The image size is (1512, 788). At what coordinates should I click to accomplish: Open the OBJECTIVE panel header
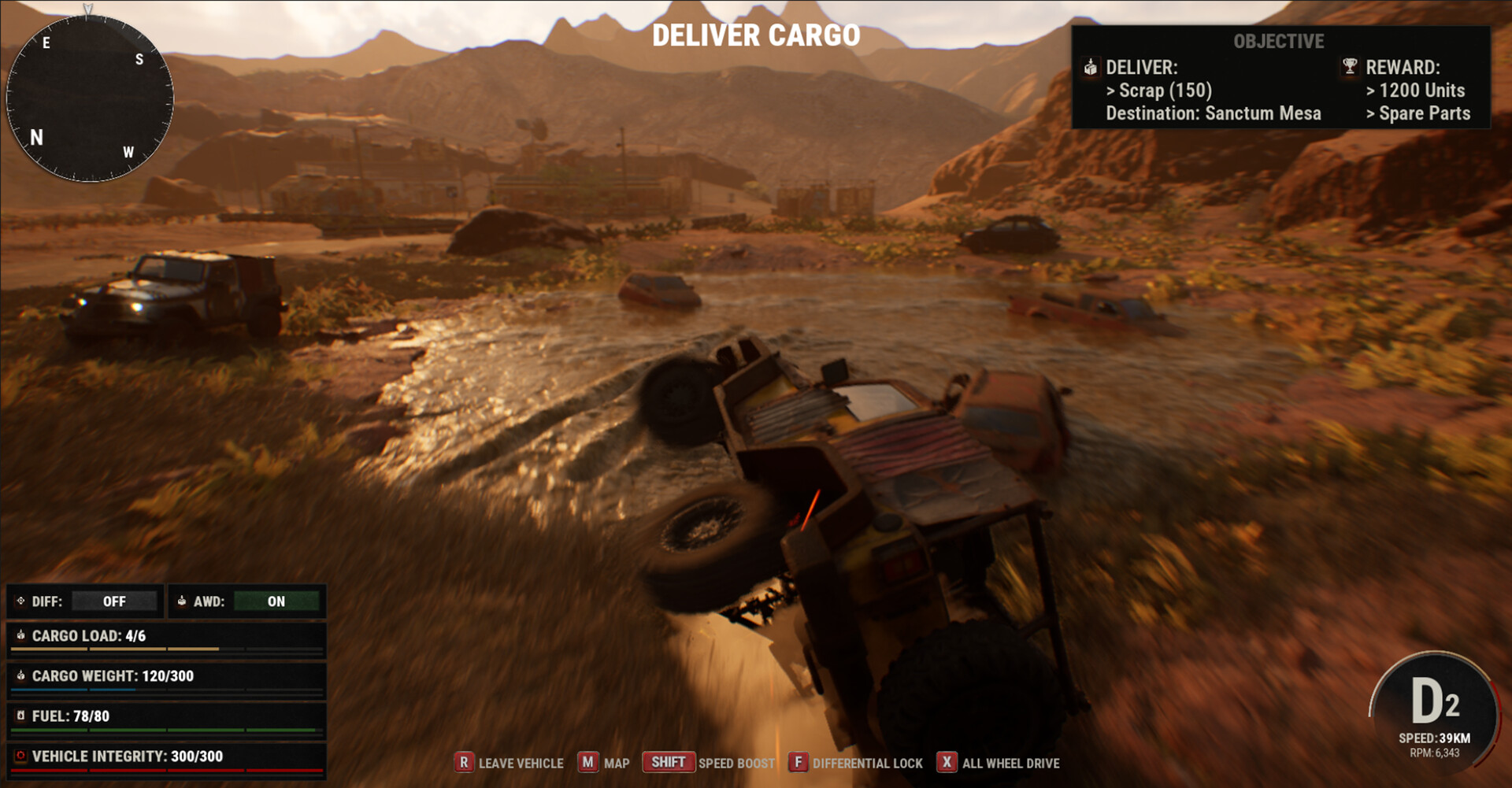click(1280, 42)
